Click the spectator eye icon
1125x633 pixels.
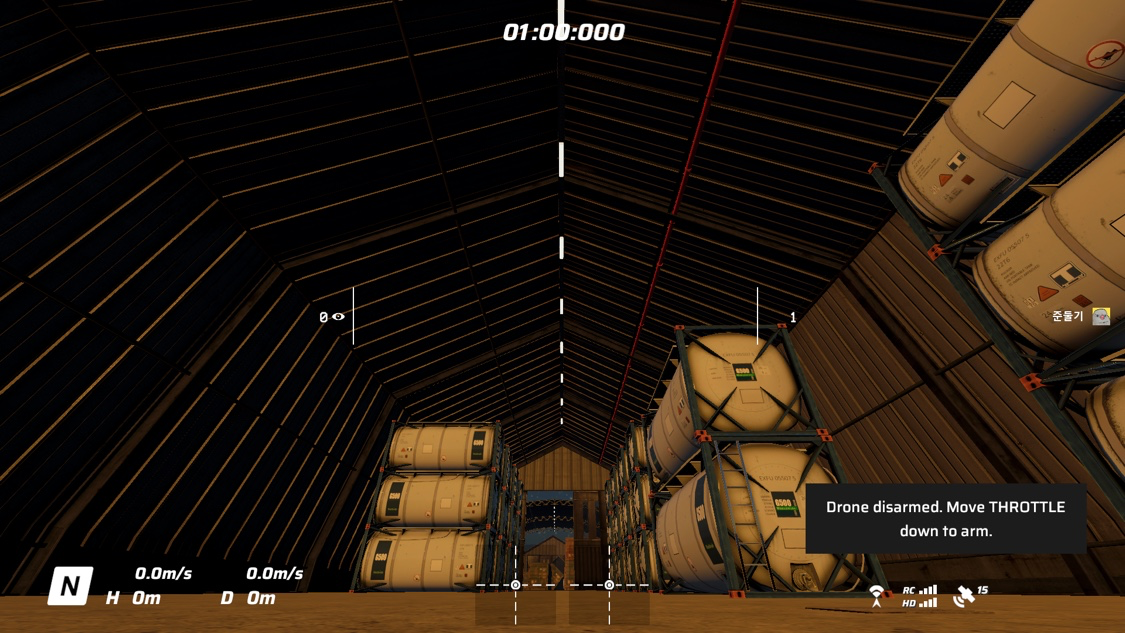tap(339, 317)
